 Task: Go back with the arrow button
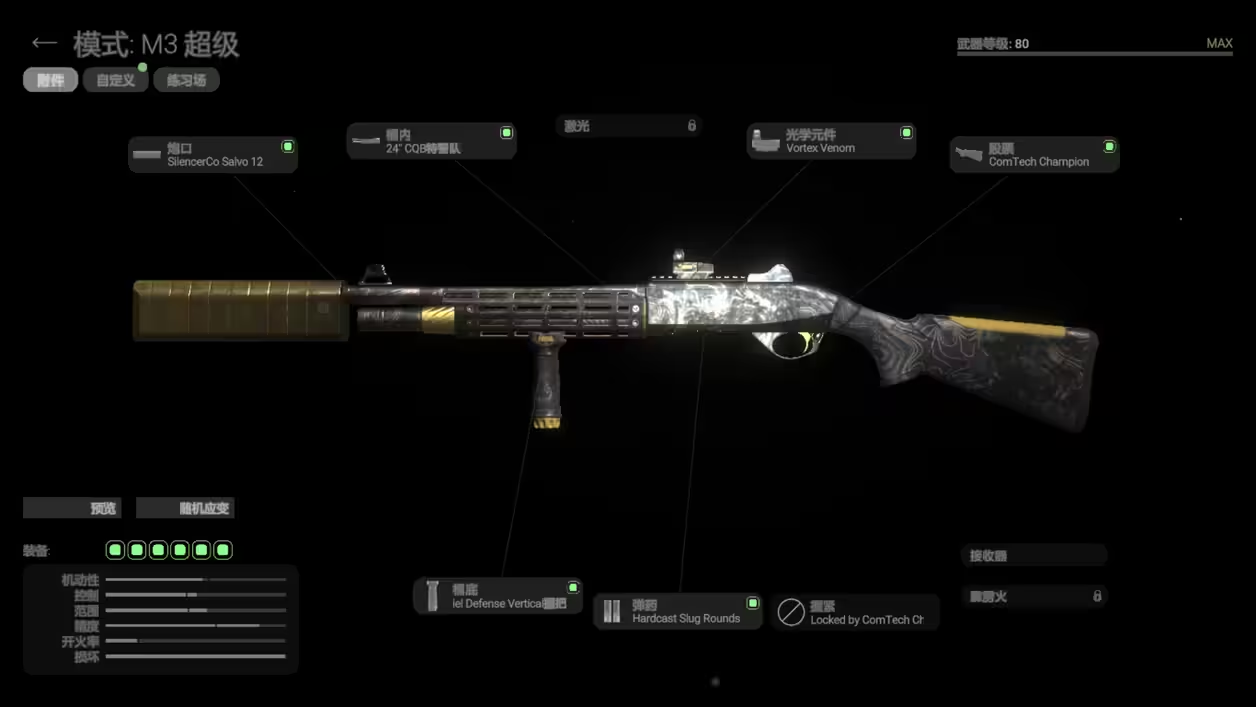[43, 43]
